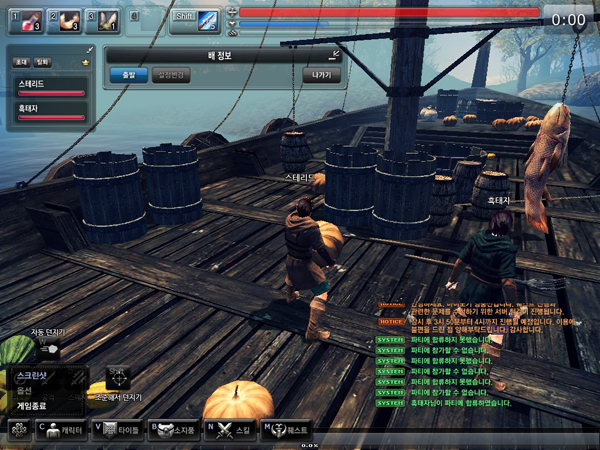This screenshot has height=450, width=600.
Task: Click the 초대 (invite) party button
Action: (21, 62)
